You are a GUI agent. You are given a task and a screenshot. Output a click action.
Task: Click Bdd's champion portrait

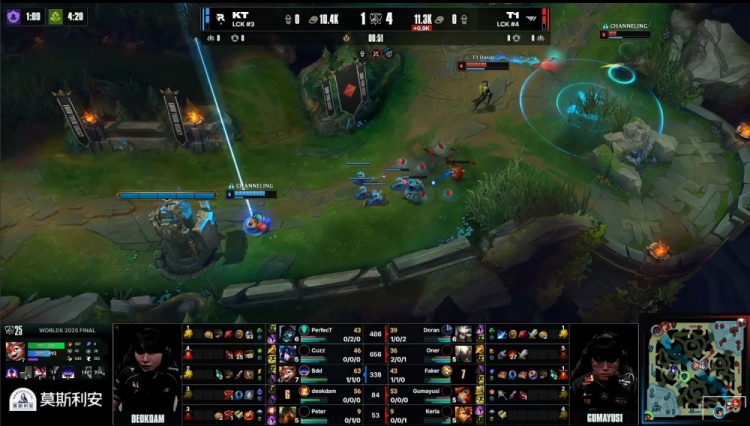[x=287, y=372]
